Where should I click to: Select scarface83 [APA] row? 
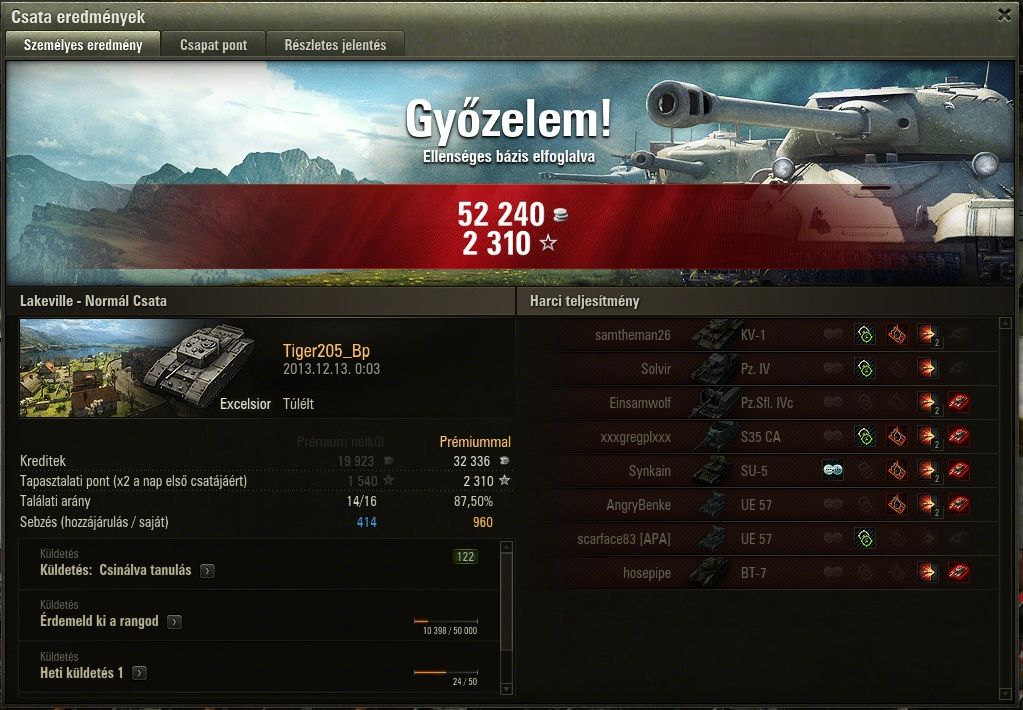coord(760,539)
